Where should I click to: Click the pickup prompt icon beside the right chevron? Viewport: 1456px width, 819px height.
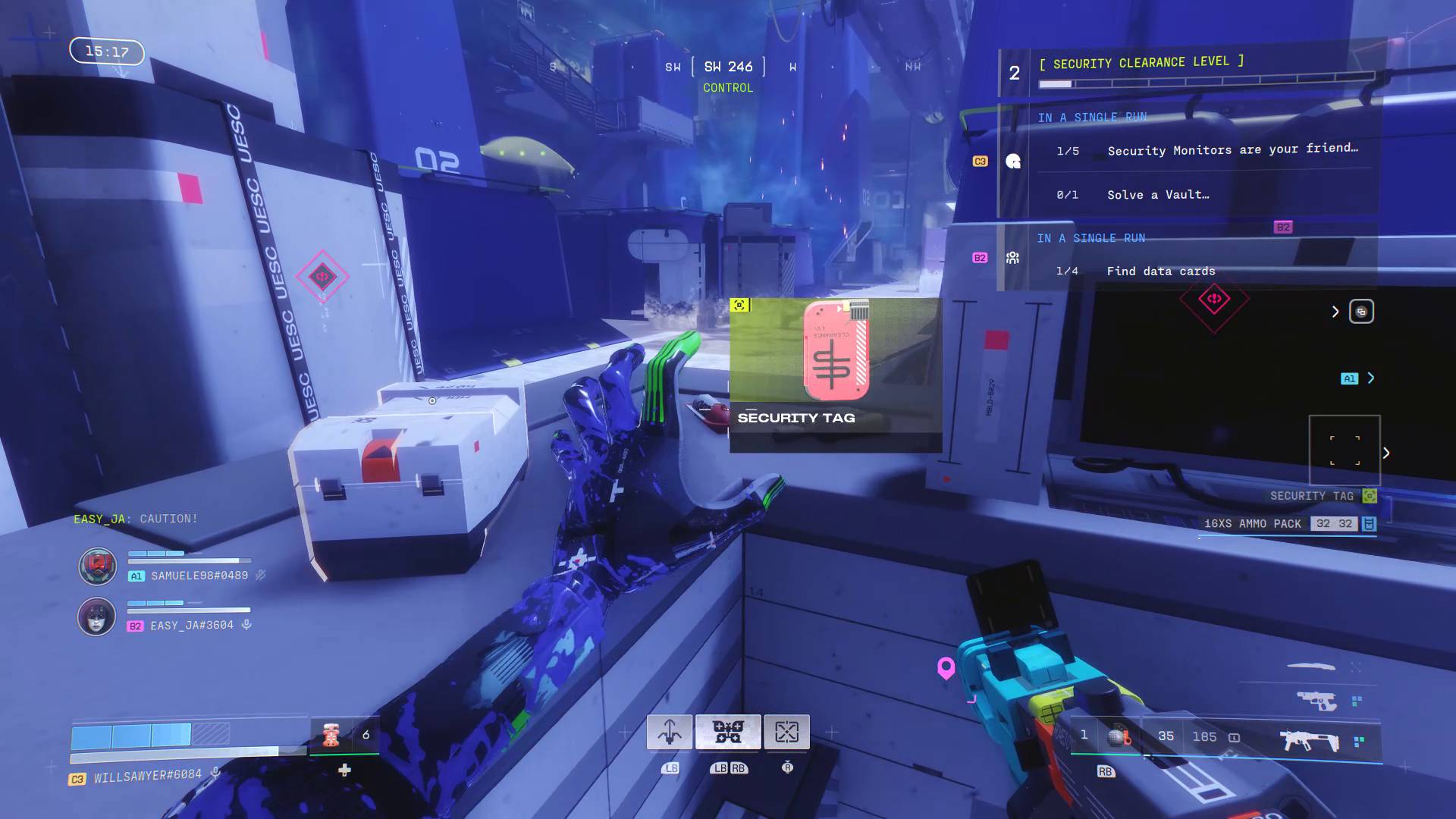point(1363,311)
